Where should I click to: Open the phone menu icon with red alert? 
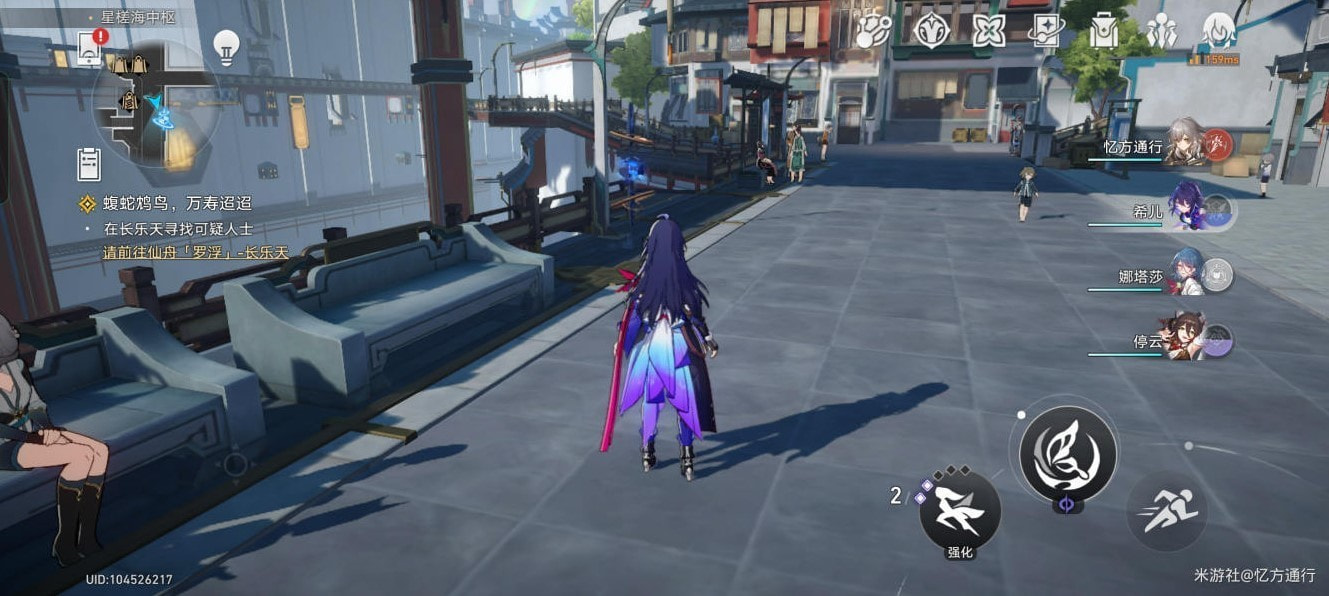[90, 46]
